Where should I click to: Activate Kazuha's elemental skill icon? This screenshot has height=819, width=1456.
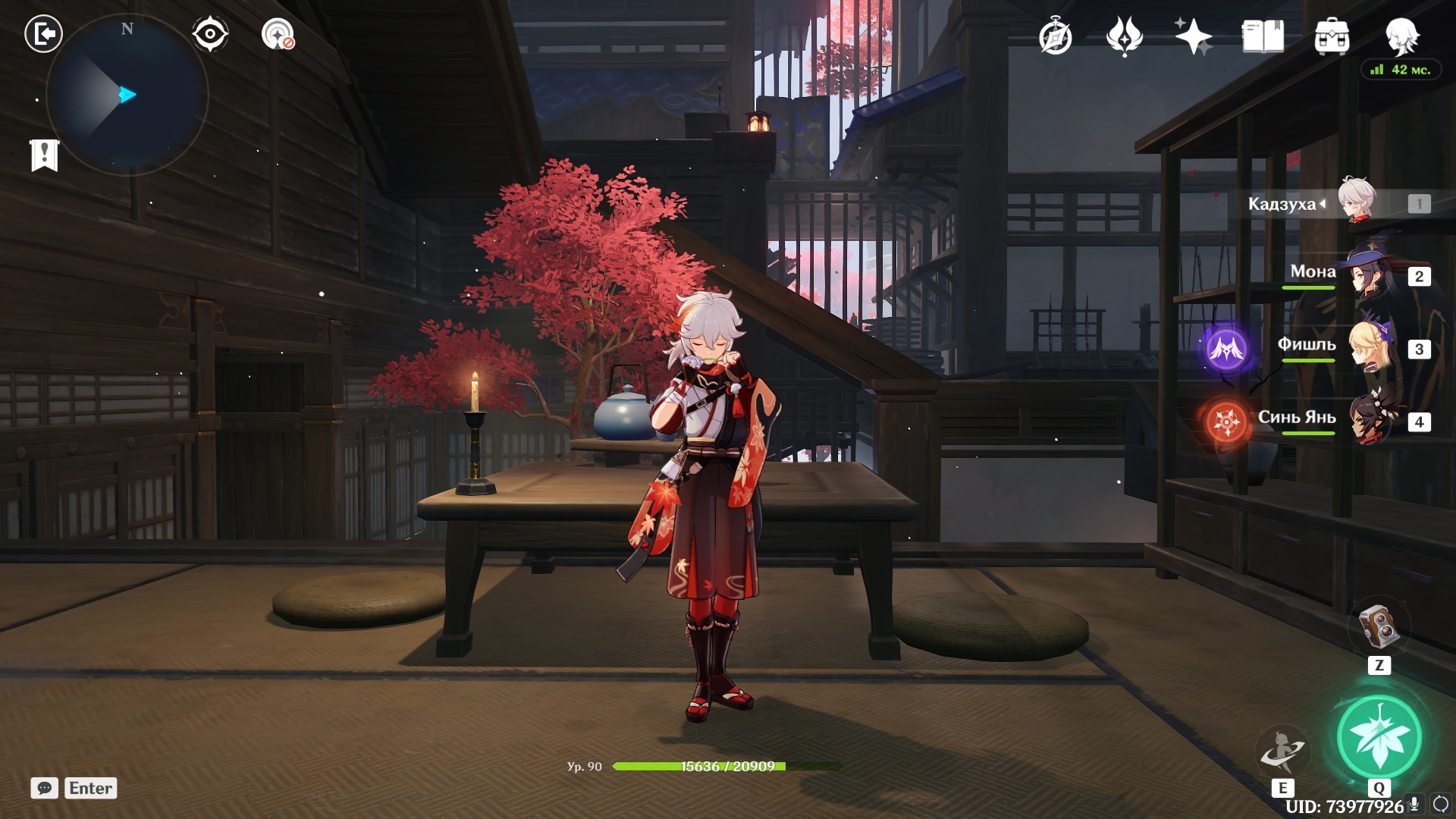[1282, 751]
